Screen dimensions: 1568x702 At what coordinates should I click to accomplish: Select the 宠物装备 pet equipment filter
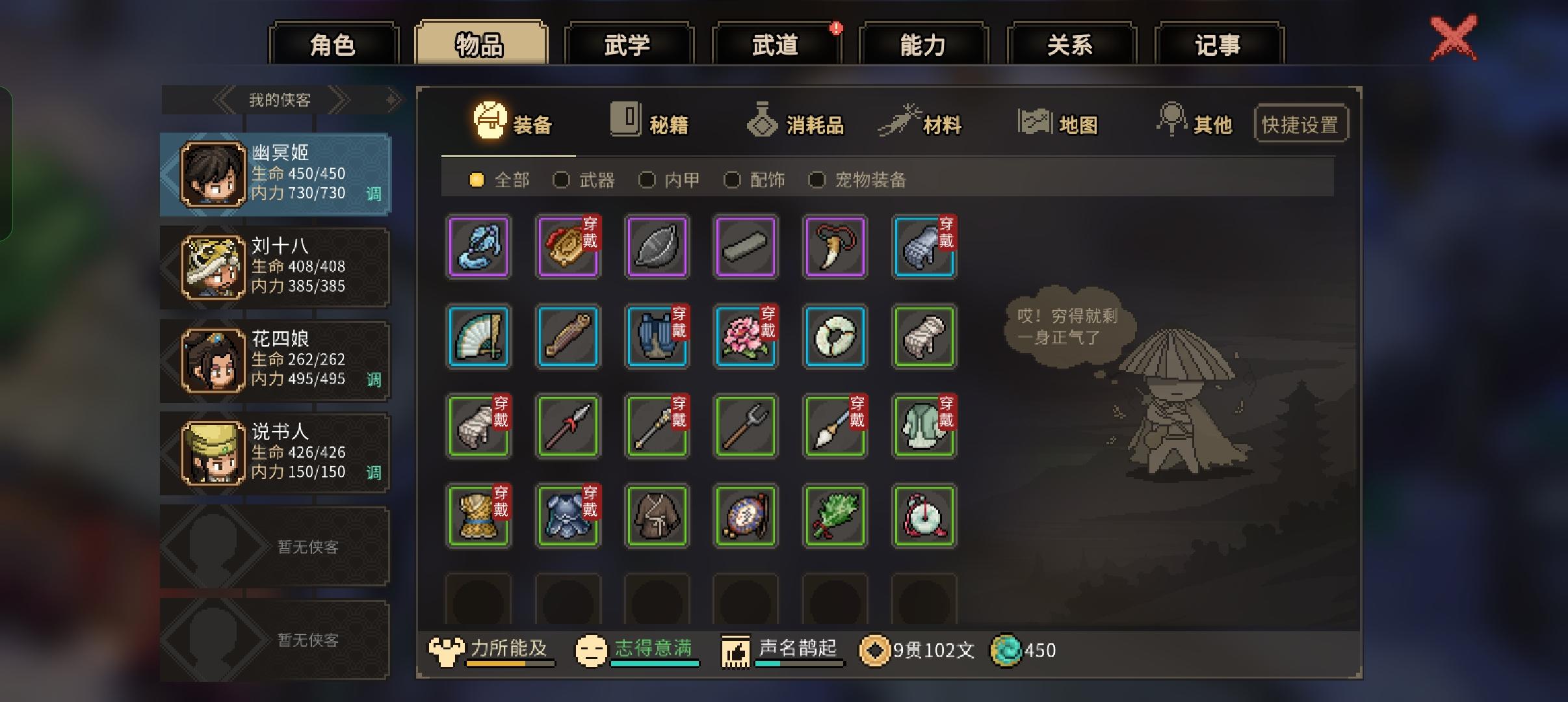click(818, 180)
